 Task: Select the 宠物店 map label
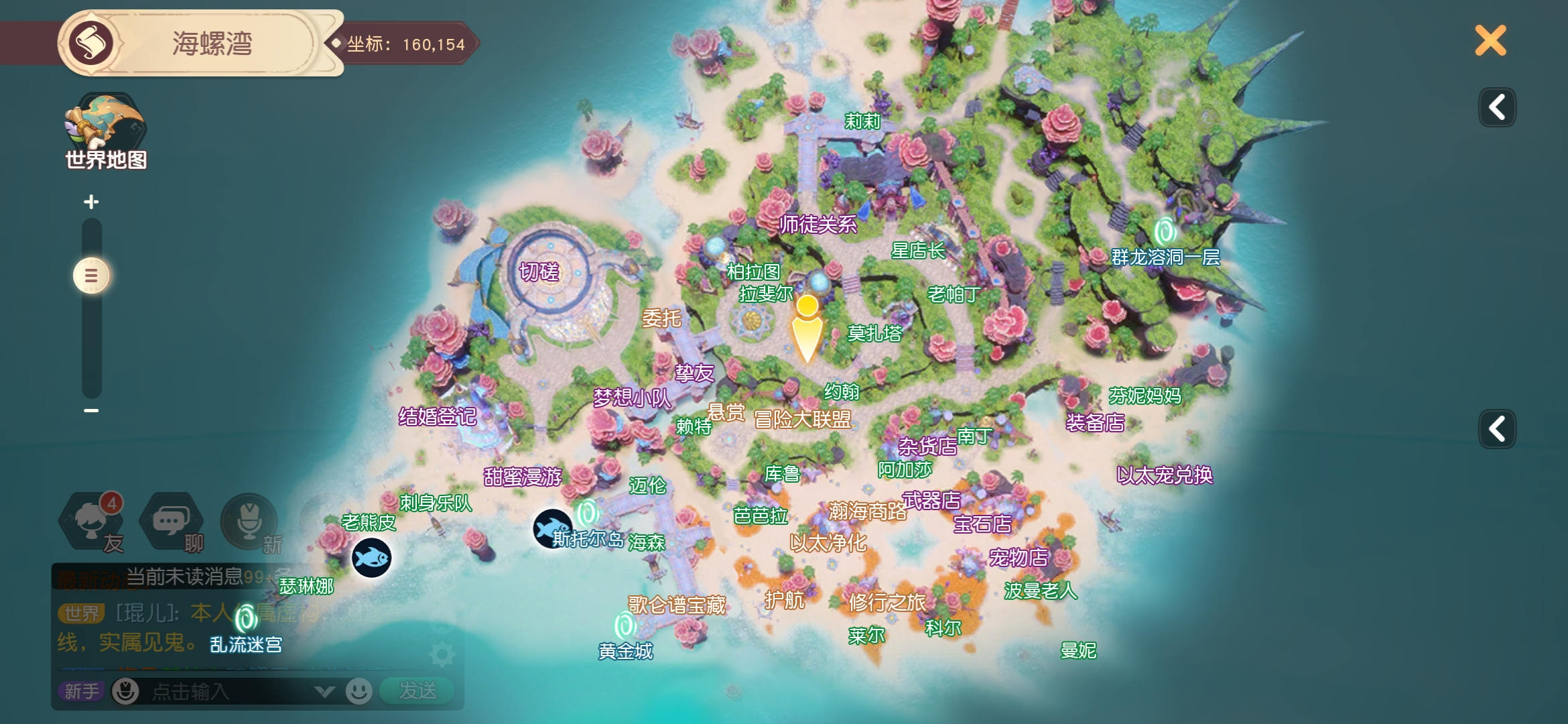pyautogui.click(x=1019, y=558)
